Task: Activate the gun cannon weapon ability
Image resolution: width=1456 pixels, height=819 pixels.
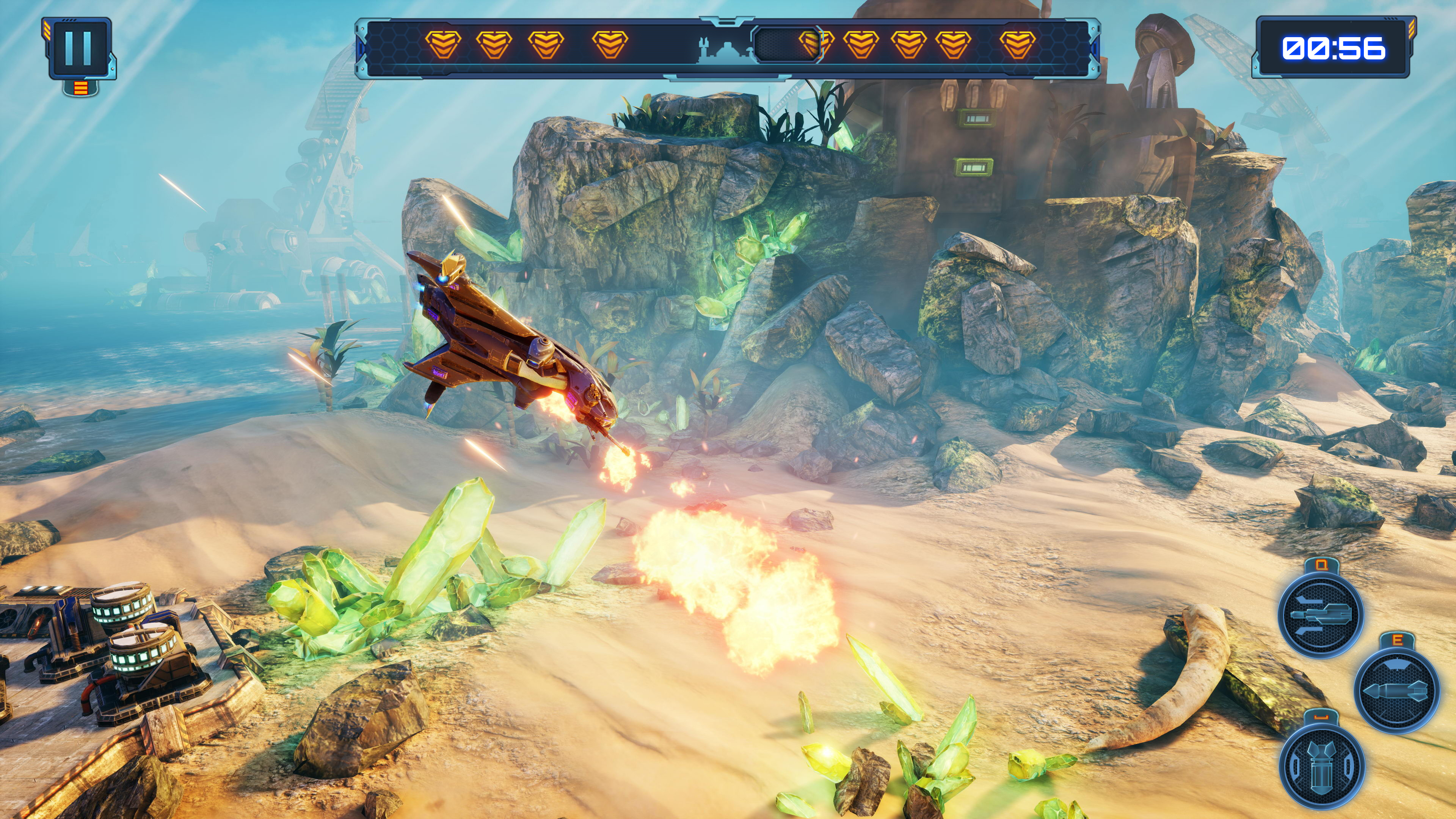Action: [x=1321, y=614]
